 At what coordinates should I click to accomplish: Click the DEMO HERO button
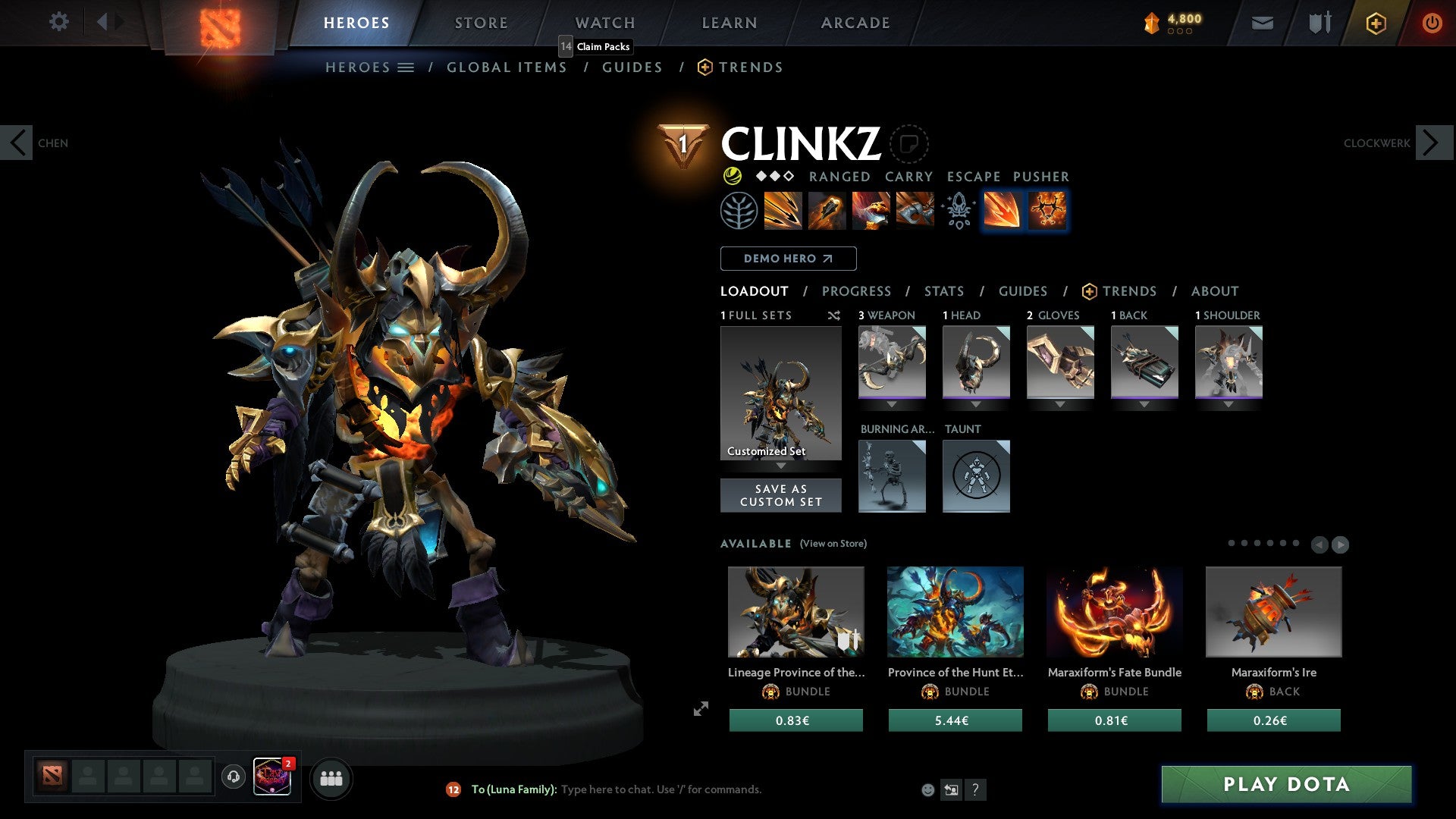click(x=788, y=259)
